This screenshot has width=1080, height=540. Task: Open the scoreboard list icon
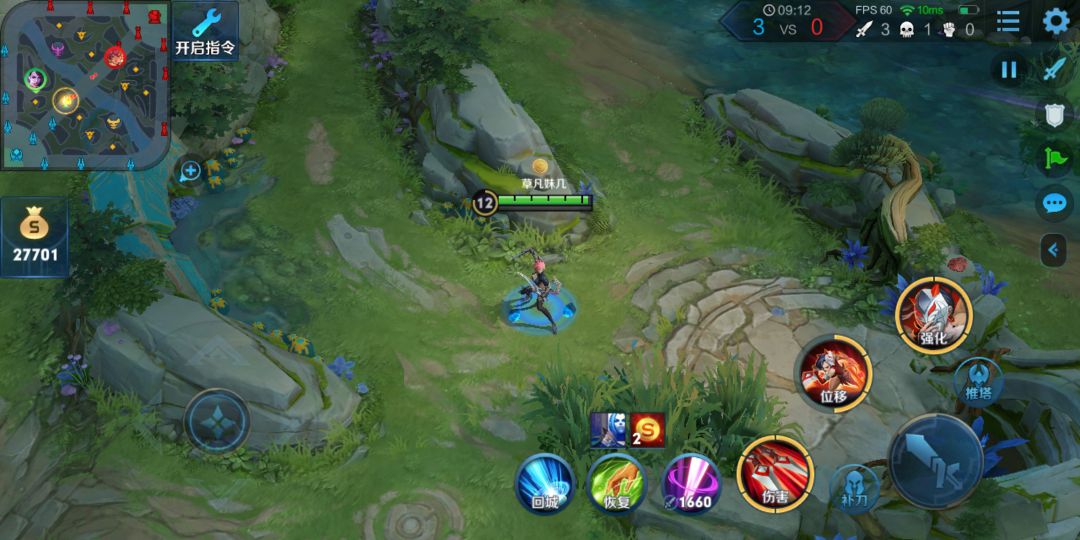(x=1008, y=21)
